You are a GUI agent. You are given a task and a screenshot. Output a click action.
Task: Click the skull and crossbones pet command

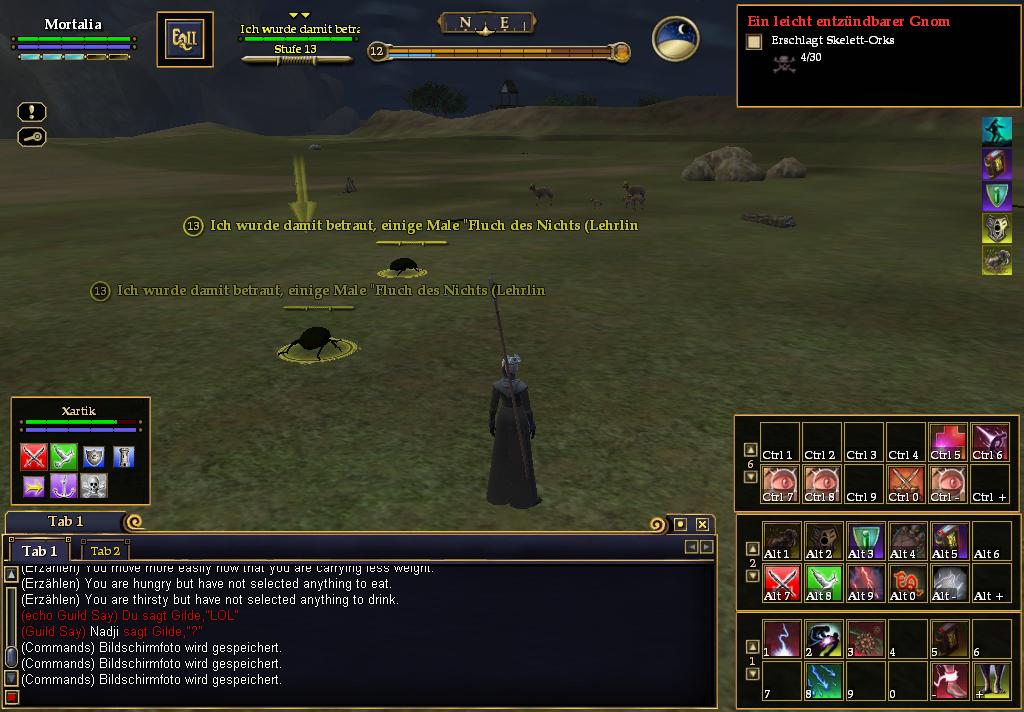pos(94,487)
